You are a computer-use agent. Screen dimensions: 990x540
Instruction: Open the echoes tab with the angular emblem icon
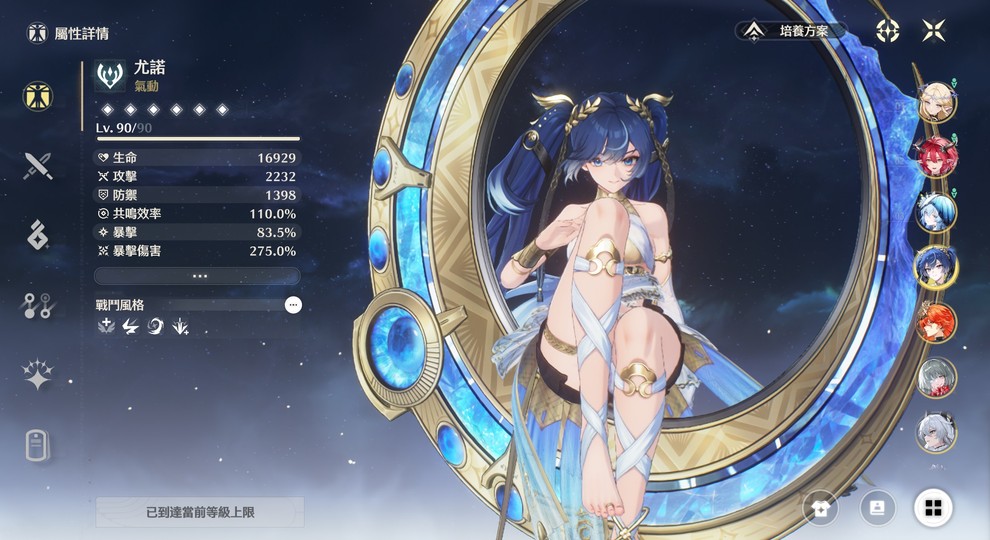38,235
